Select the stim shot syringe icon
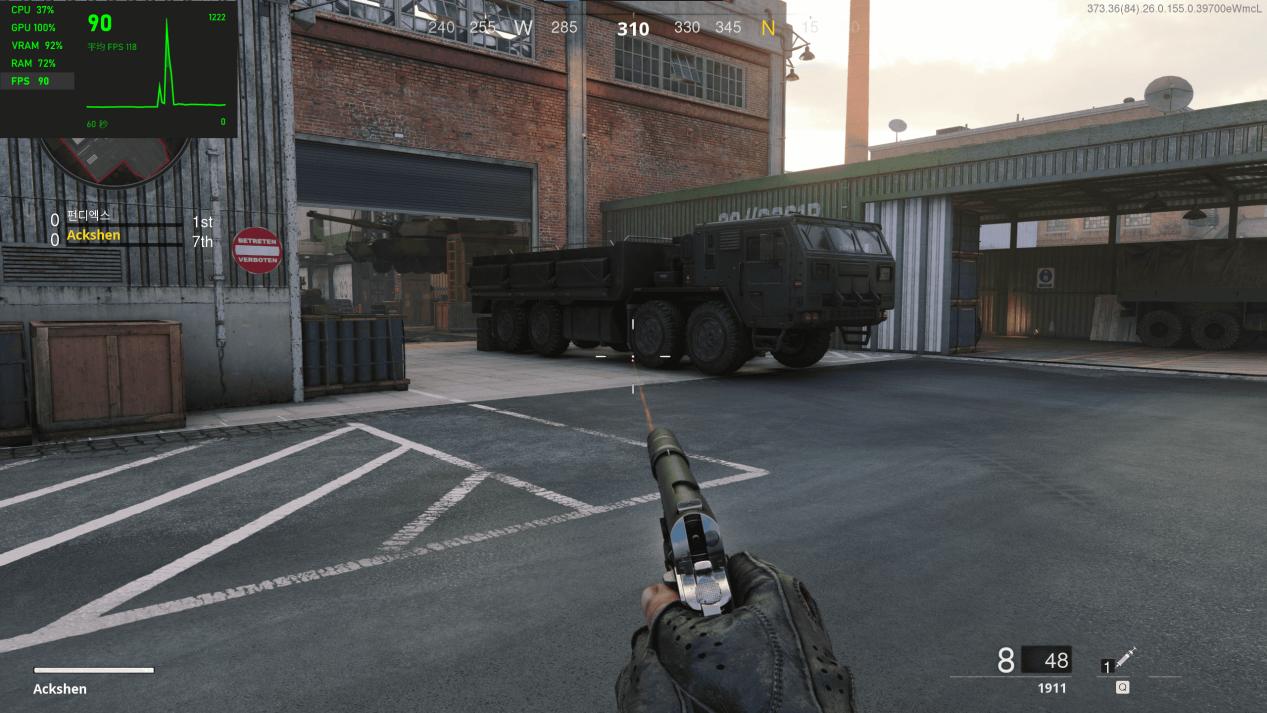1267x713 pixels. [x=1126, y=658]
